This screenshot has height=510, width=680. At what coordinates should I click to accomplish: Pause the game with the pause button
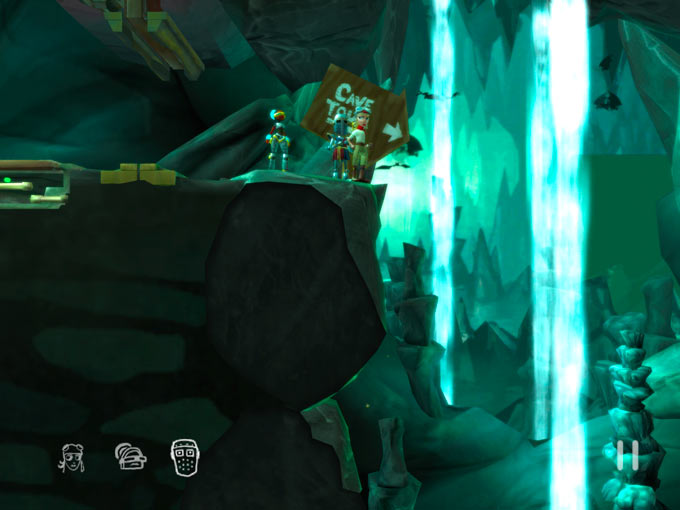coord(628,456)
